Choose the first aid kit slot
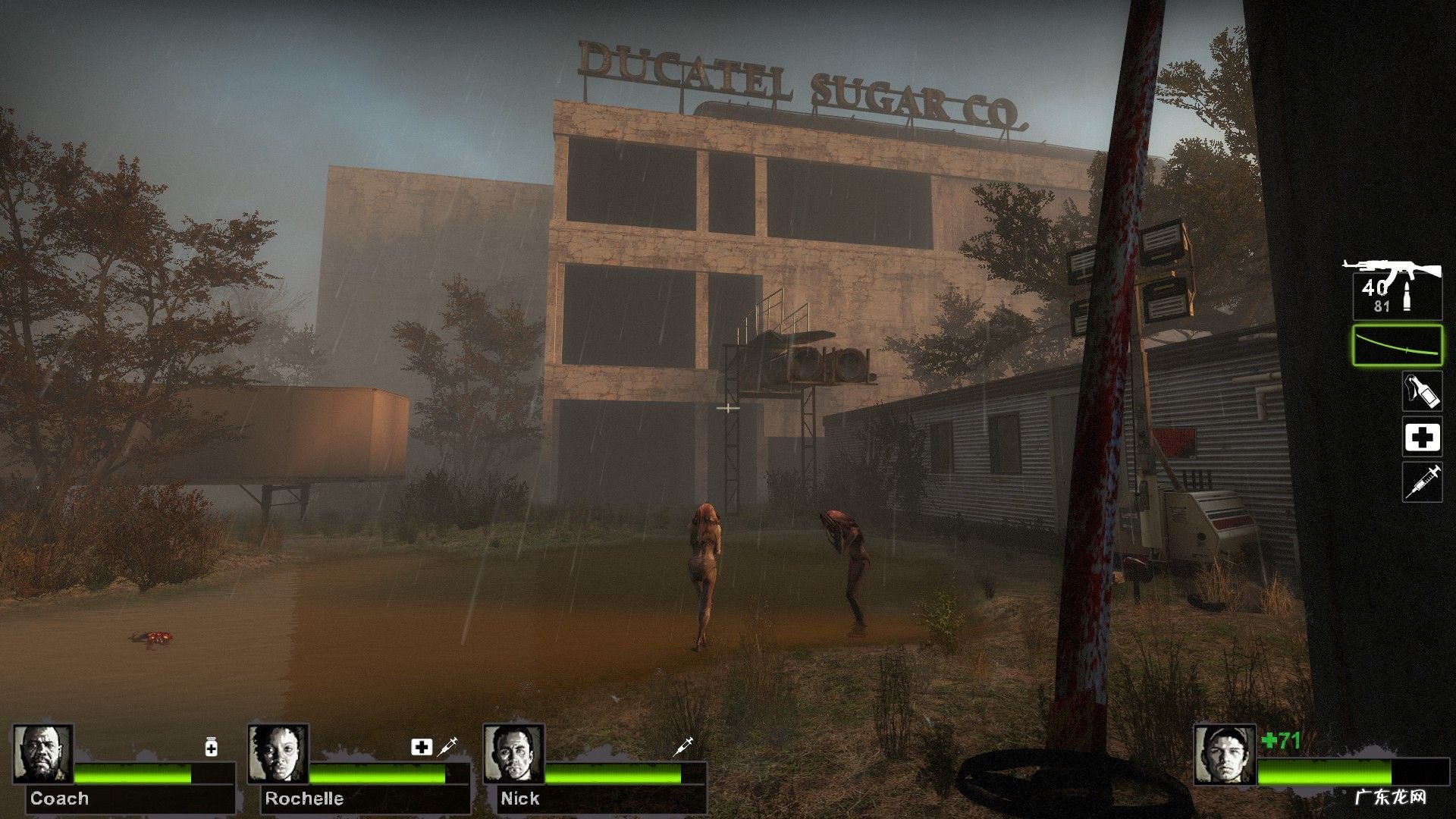The height and width of the screenshot is (819, 1456). (x=1422, y=438)
